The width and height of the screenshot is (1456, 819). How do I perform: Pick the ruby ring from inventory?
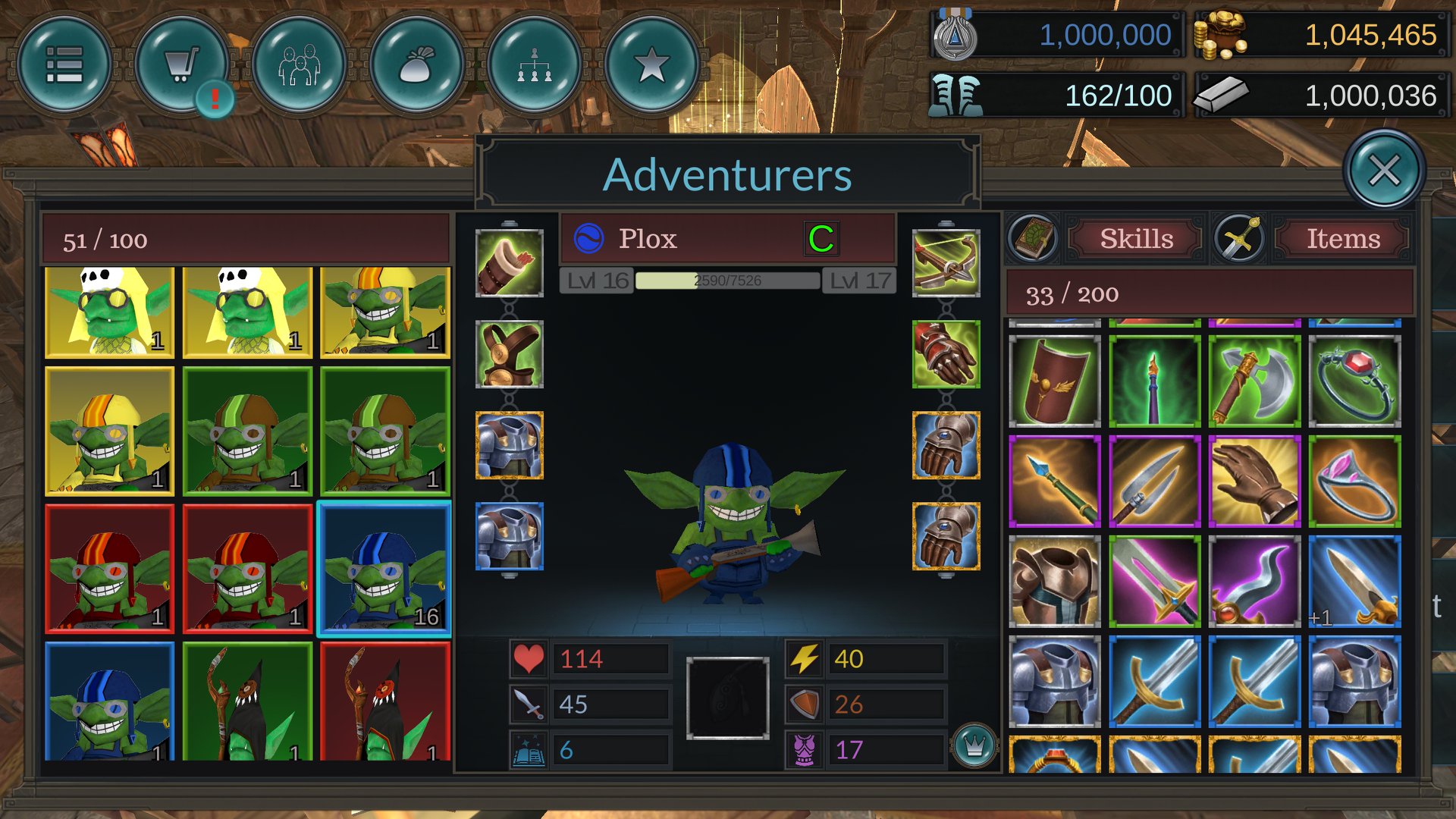click(x=1354, y=381)
